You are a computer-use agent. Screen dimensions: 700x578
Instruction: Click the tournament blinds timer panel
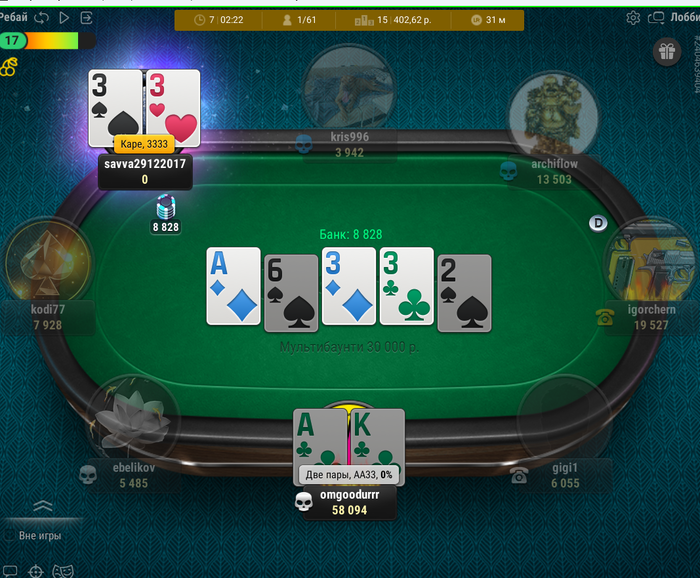[x=218, y=19]
